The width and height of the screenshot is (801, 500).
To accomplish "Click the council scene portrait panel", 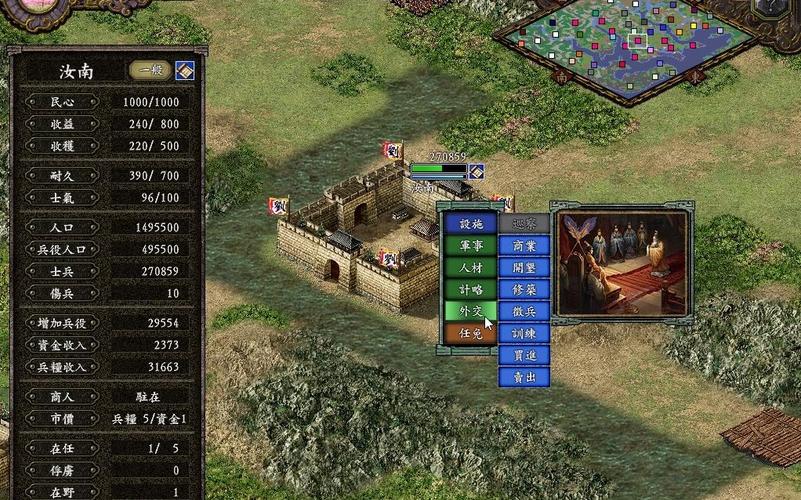I will pyautogui.click(x=621, y=264).
